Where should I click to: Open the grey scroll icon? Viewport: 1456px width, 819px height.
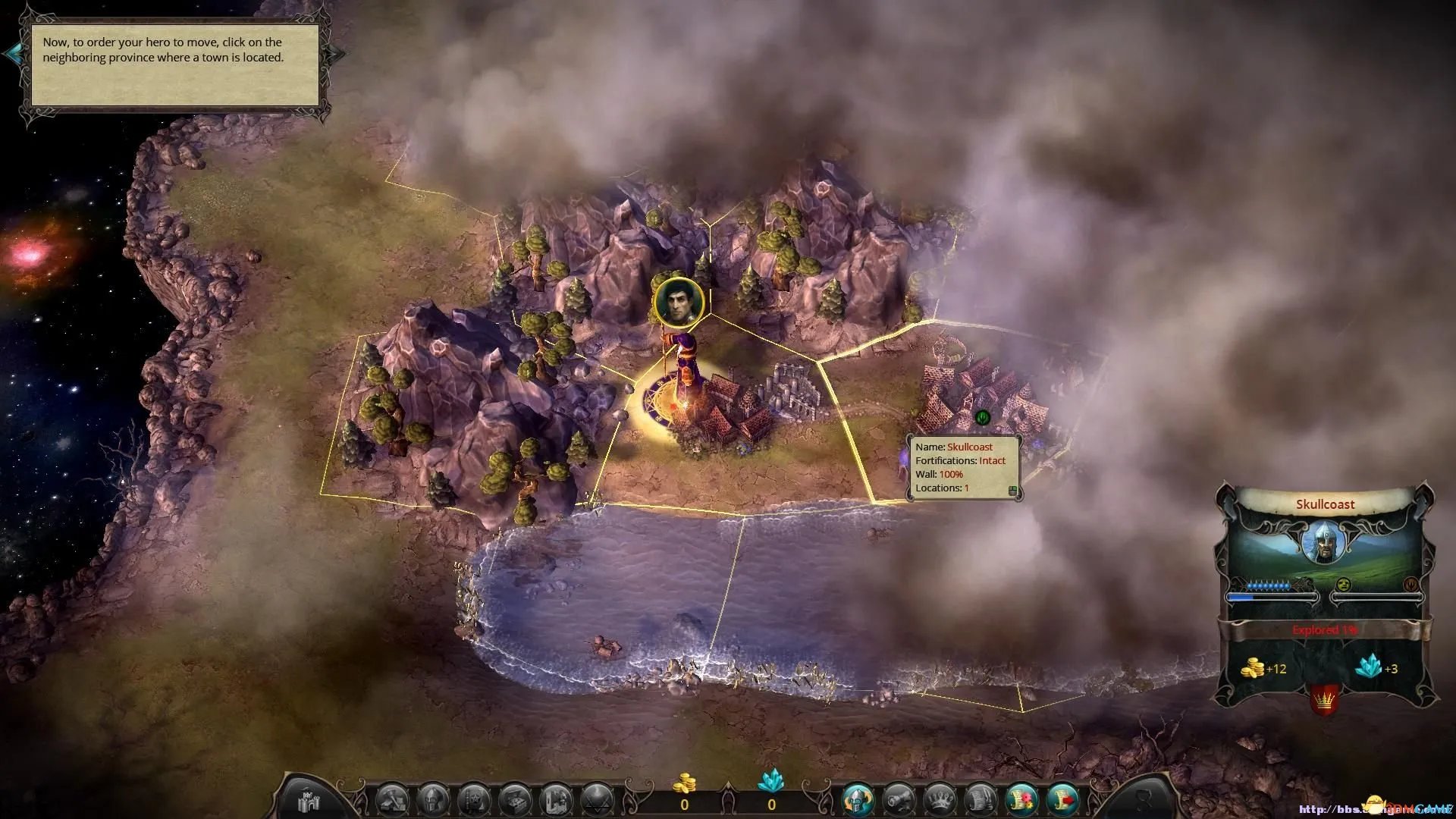coord(981,799)
